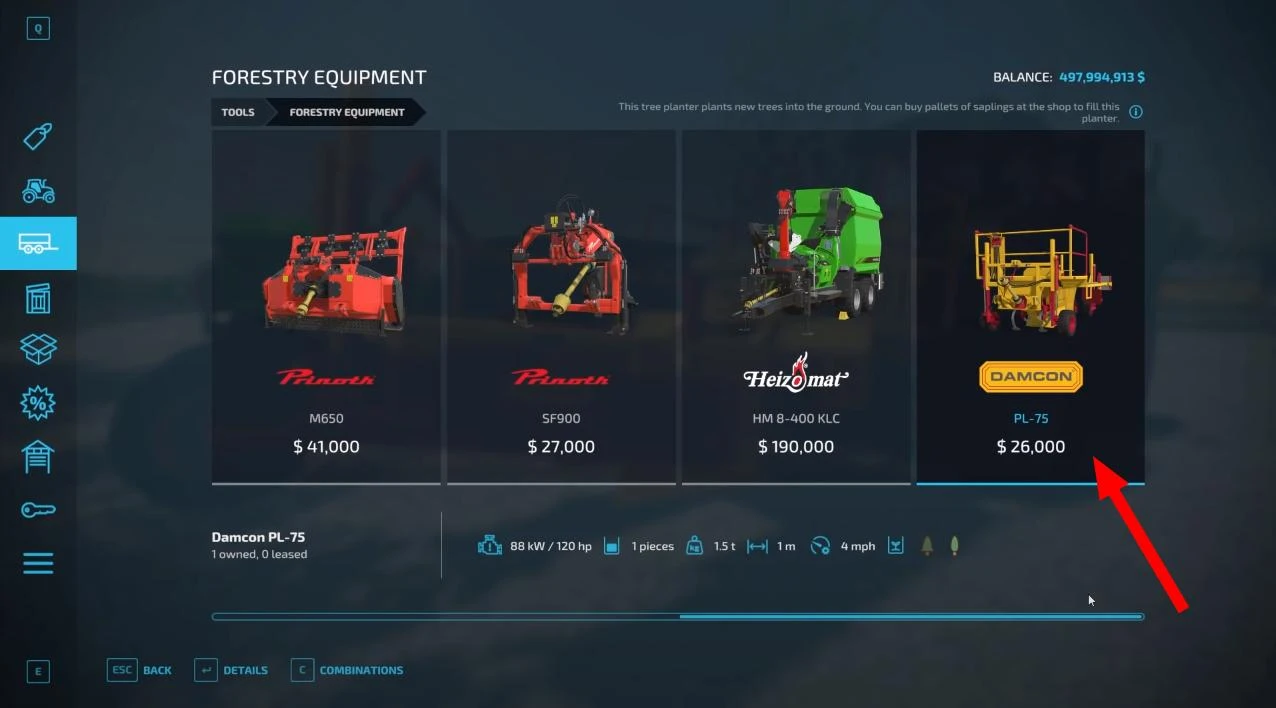
Task: Open the key icon leasing category
Action: pos(38,510)
